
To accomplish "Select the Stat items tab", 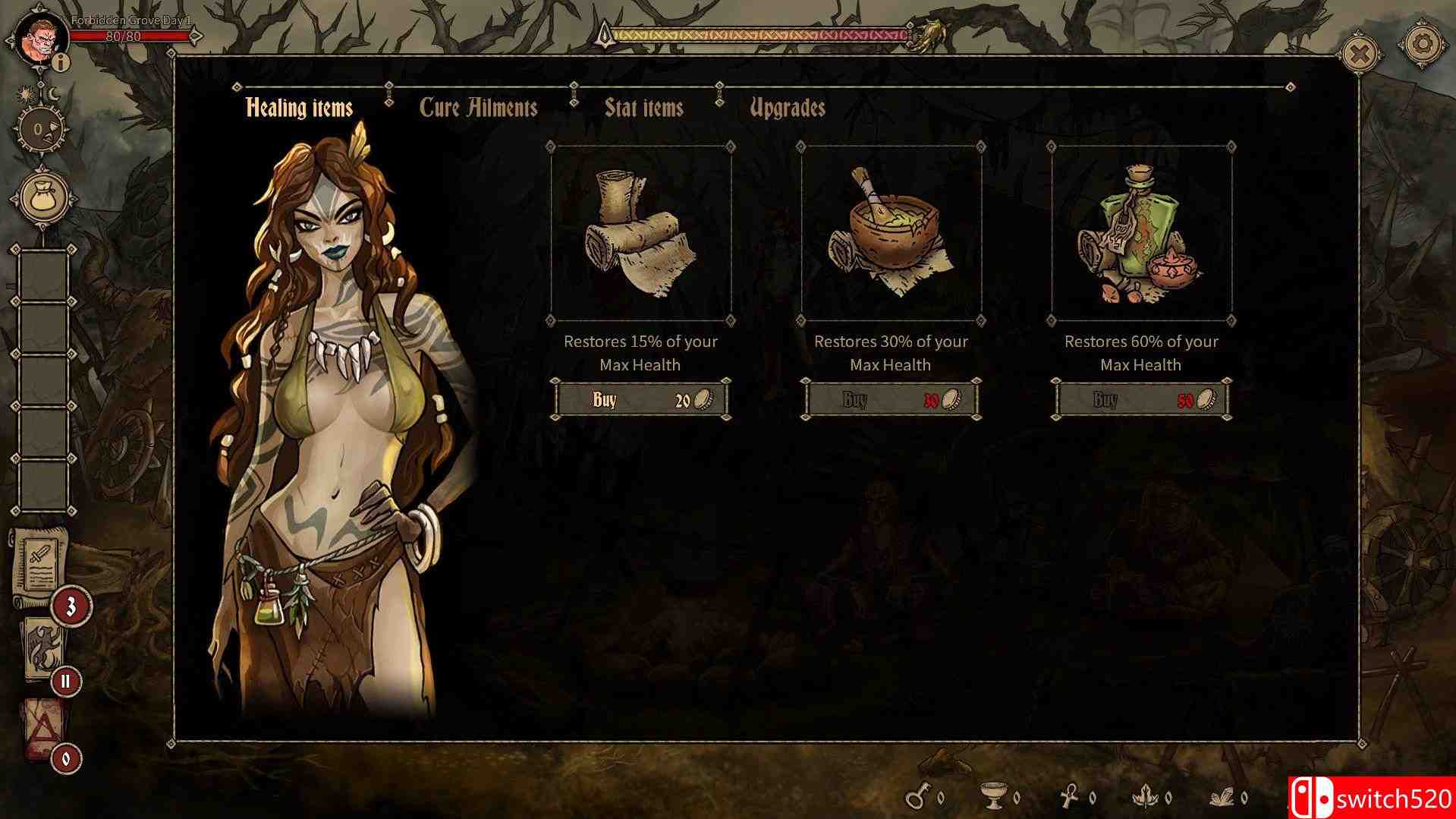I will [643, 108].
